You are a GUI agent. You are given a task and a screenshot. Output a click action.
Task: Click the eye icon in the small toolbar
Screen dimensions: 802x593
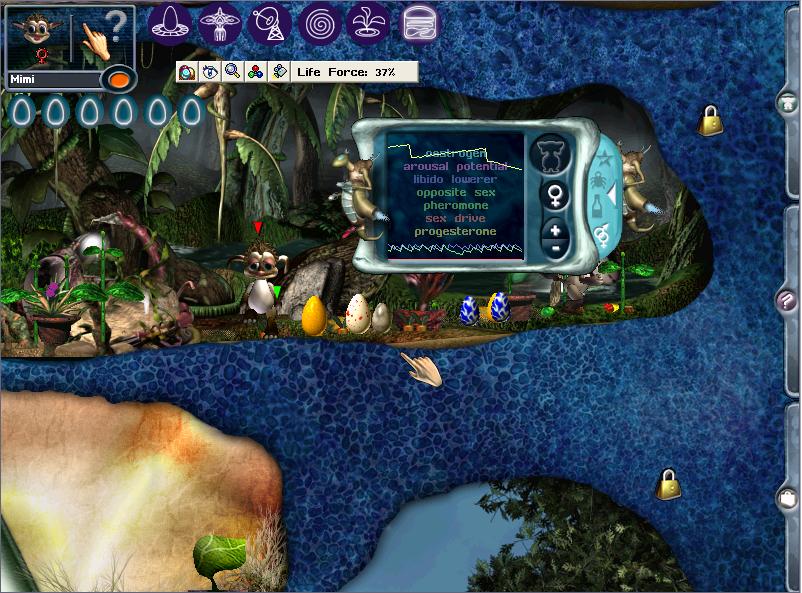tap(209, 71)
